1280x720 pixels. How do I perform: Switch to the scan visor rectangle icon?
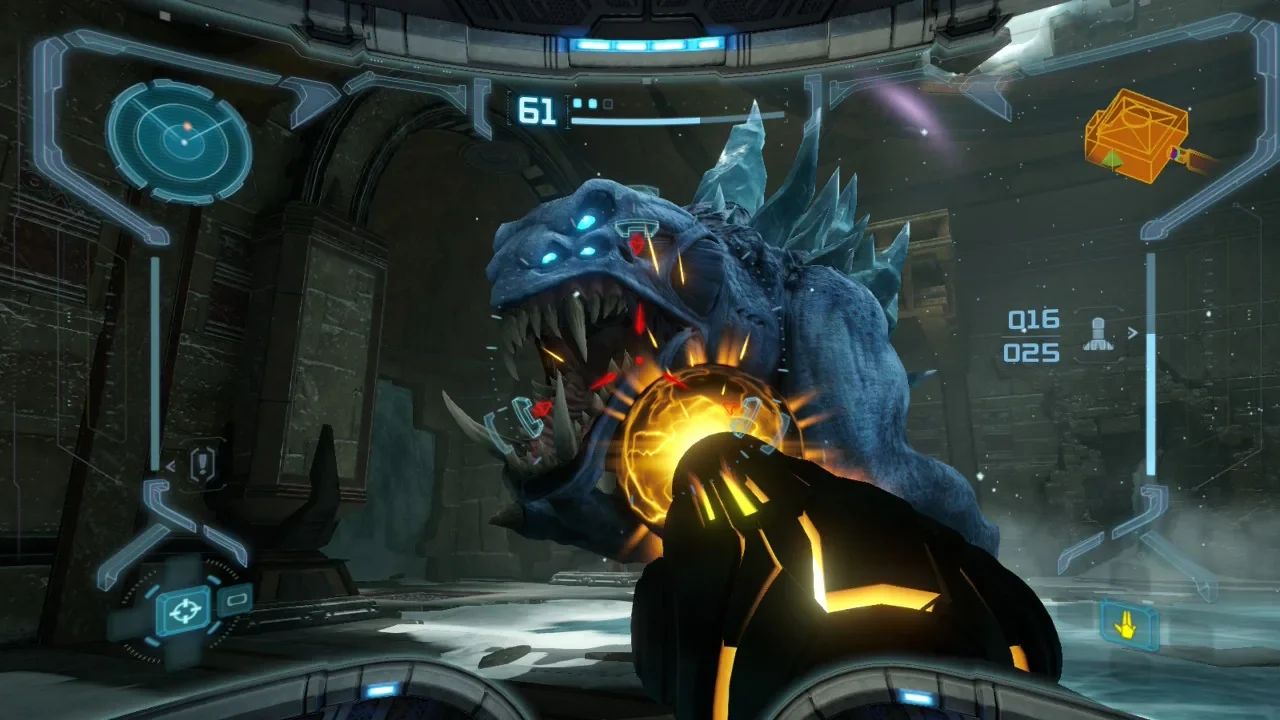[234, 600]
